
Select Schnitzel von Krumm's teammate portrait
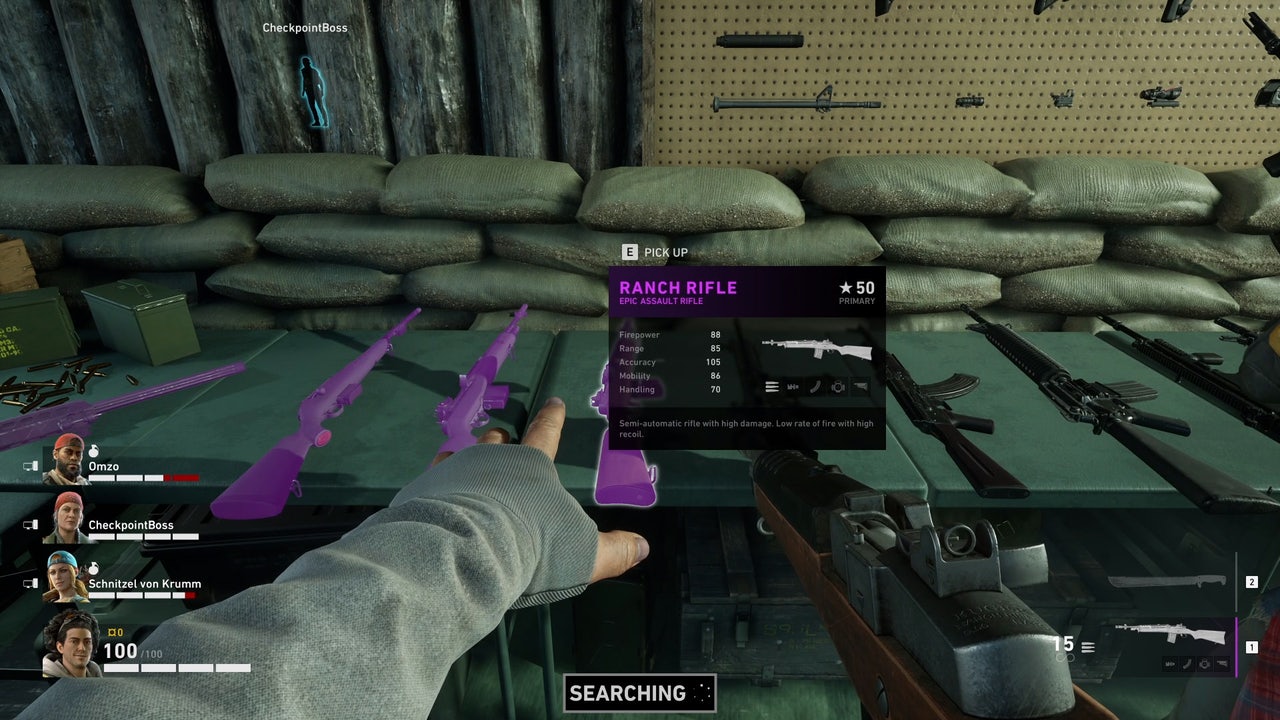click(68, 577)
